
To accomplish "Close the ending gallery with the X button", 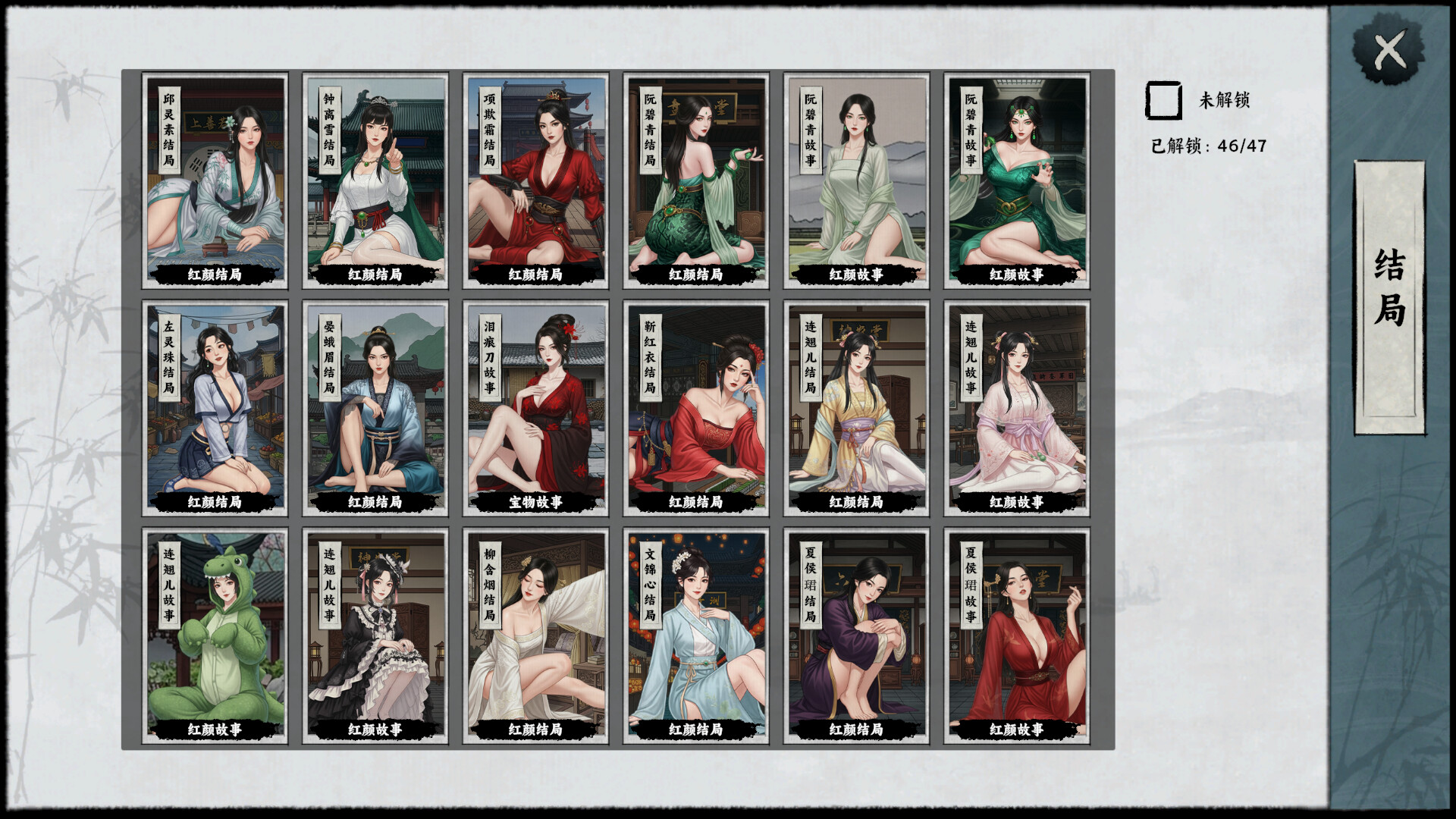I will (1389, 52).
